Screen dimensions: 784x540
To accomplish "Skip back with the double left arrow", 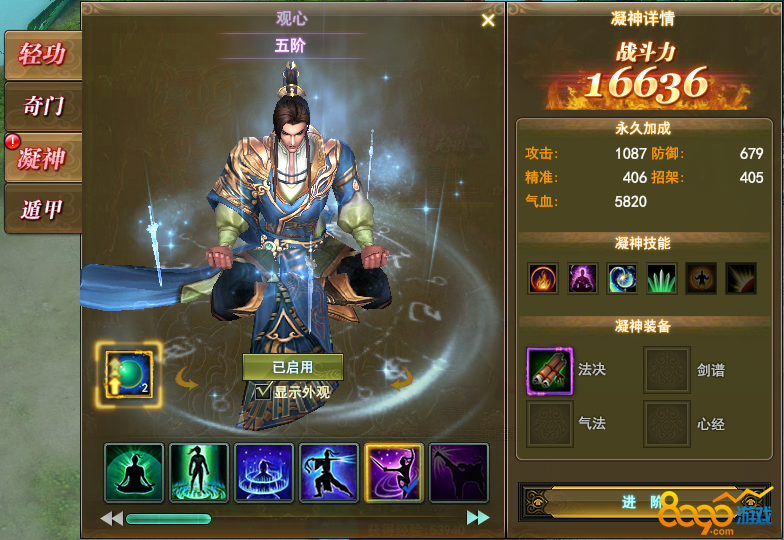I will [x=111, y=518].
